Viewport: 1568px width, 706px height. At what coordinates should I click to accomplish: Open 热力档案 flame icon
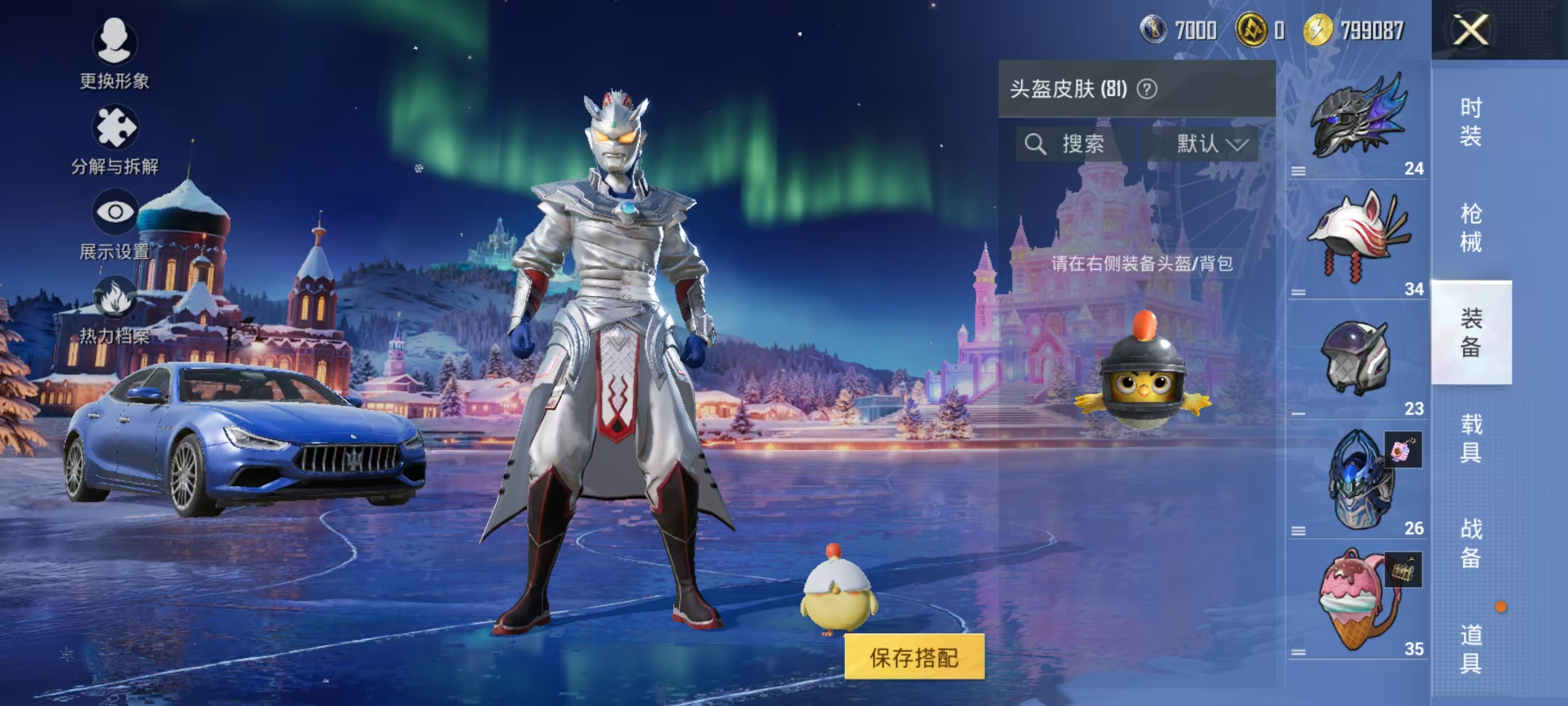[x=114, y=309]
